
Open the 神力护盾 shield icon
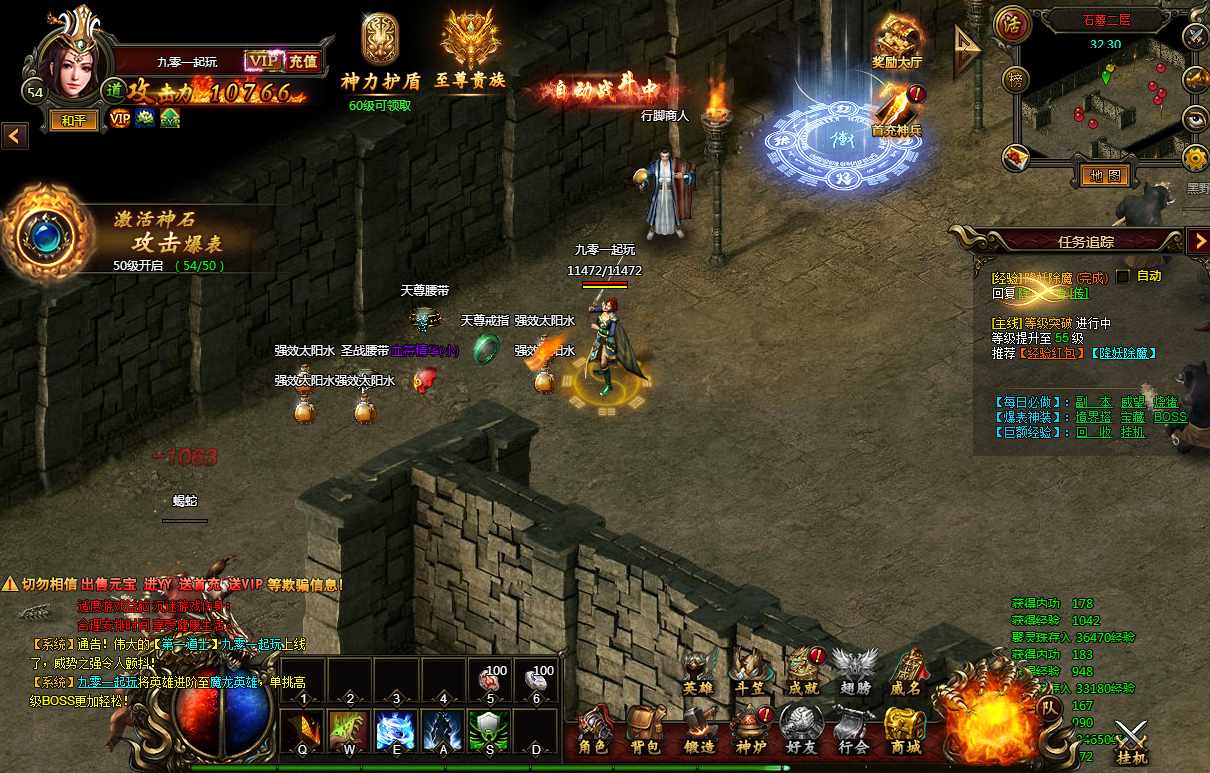(380, 50)
